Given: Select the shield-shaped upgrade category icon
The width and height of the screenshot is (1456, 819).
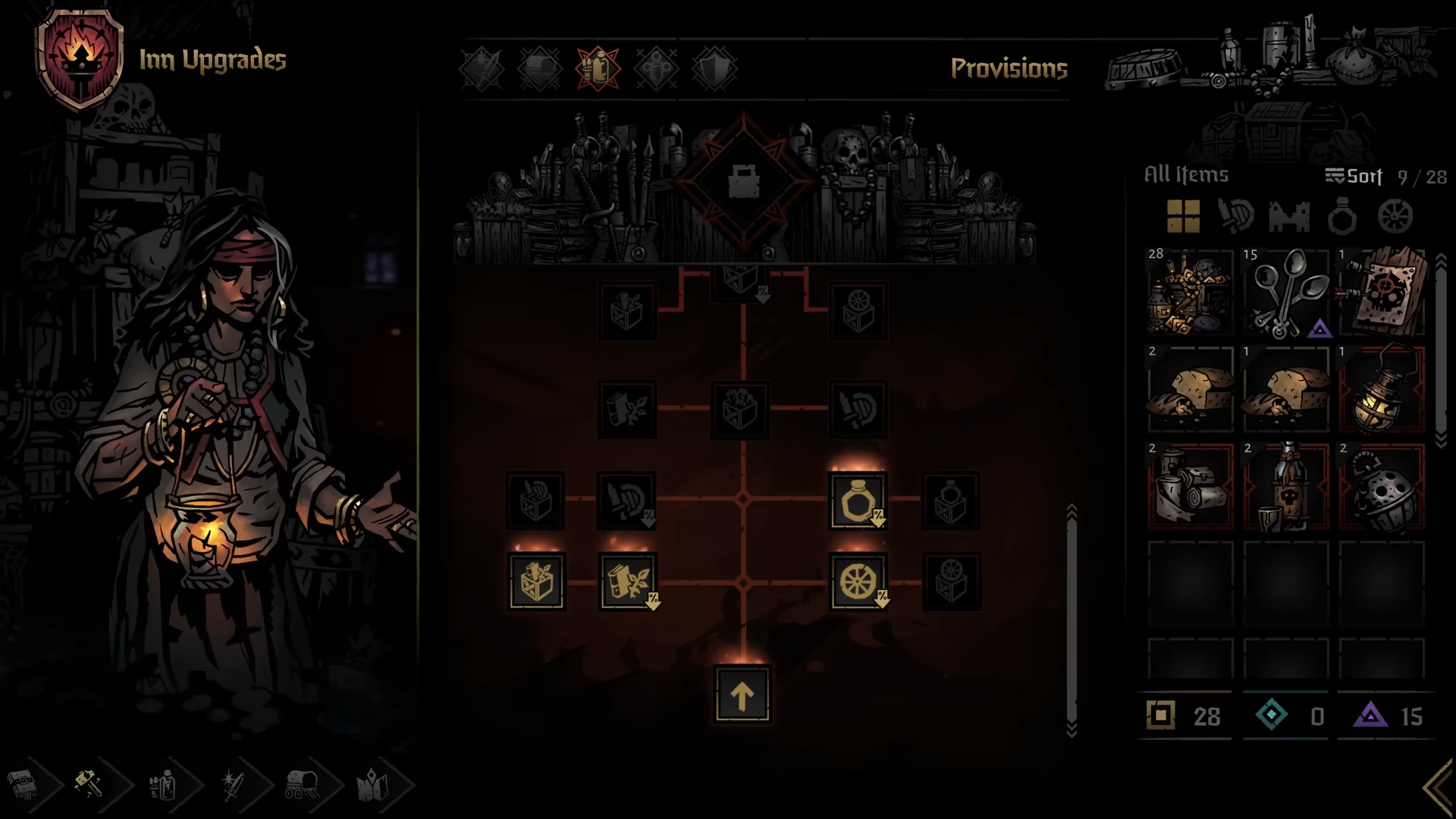Looking at the screenshot, I should click(x=713, y=68).
